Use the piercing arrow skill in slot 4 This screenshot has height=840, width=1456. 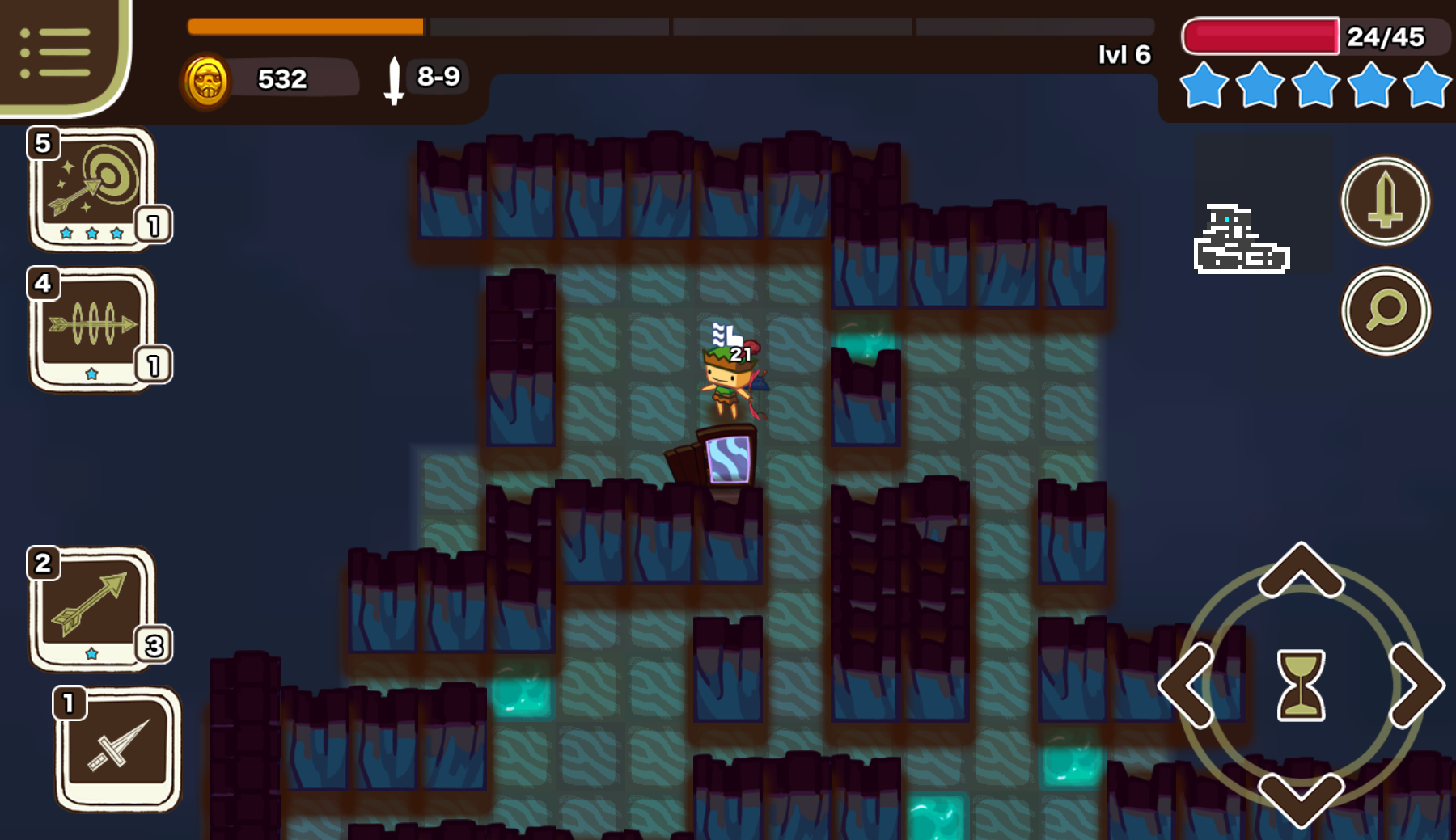click(x=93, y=328)
